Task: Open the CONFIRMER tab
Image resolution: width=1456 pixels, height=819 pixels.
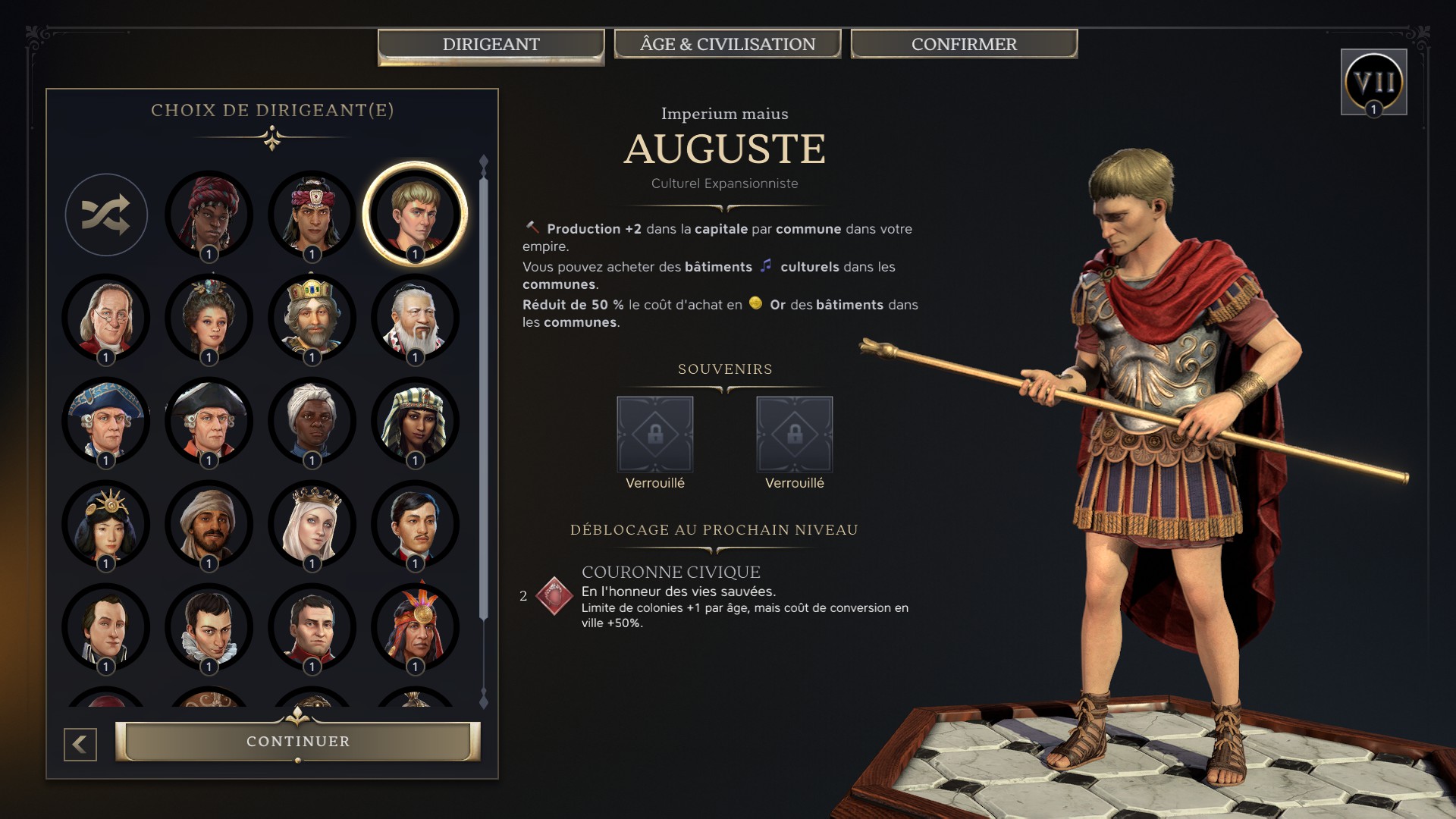Action: click(x=963, y=43)
